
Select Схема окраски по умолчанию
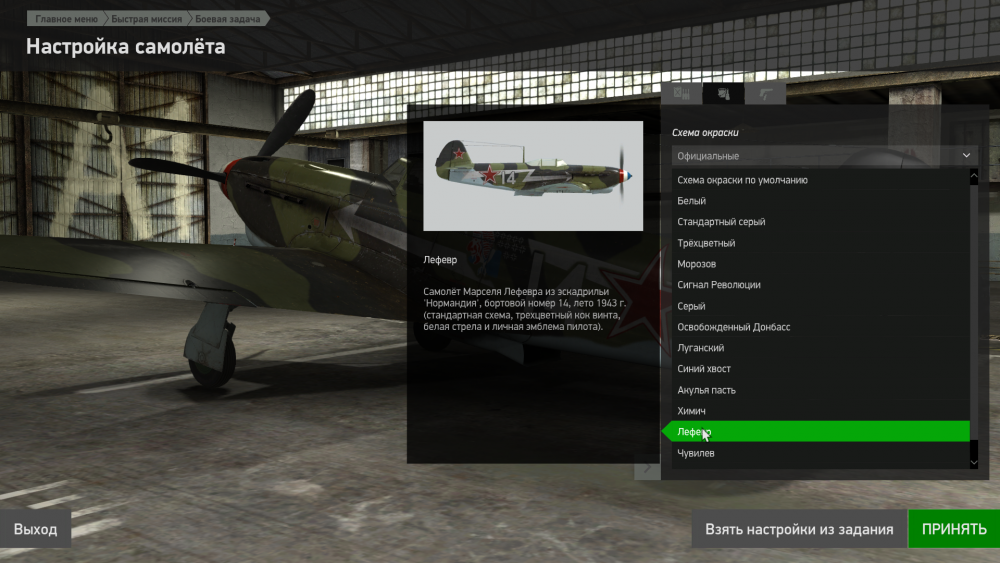(x=742, y=180)
